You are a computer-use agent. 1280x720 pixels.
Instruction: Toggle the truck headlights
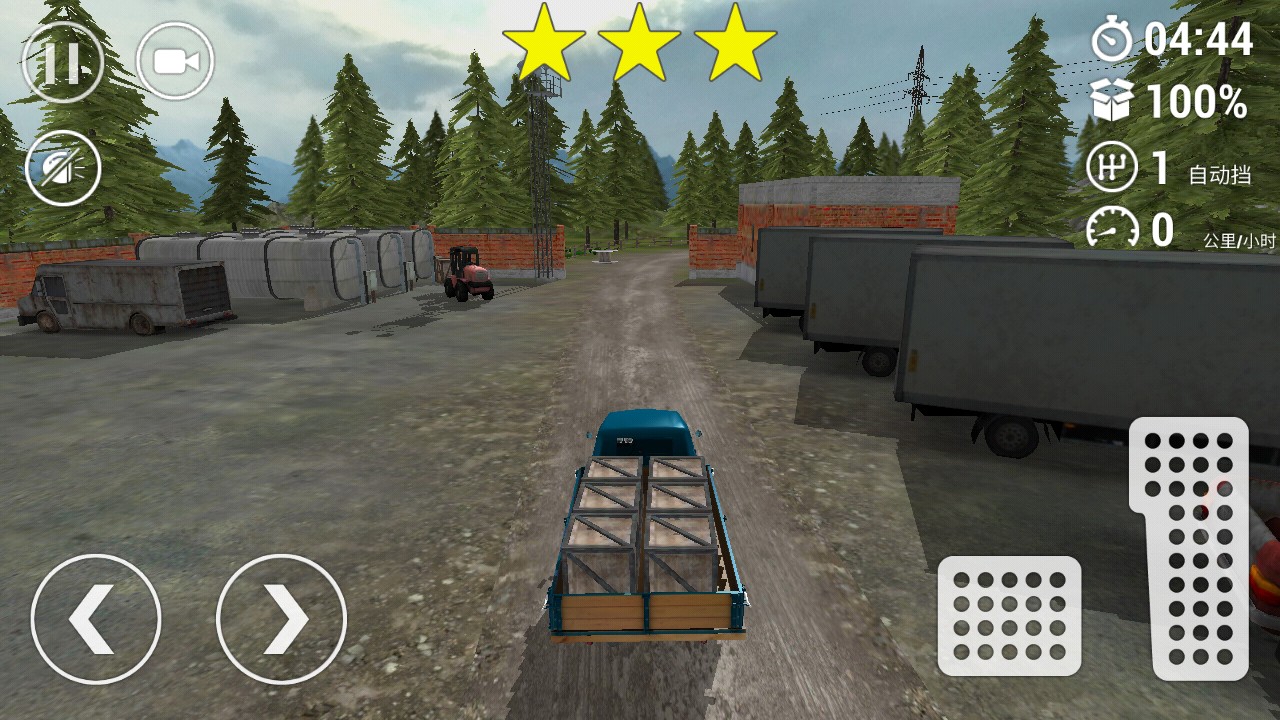click(62, 168)
